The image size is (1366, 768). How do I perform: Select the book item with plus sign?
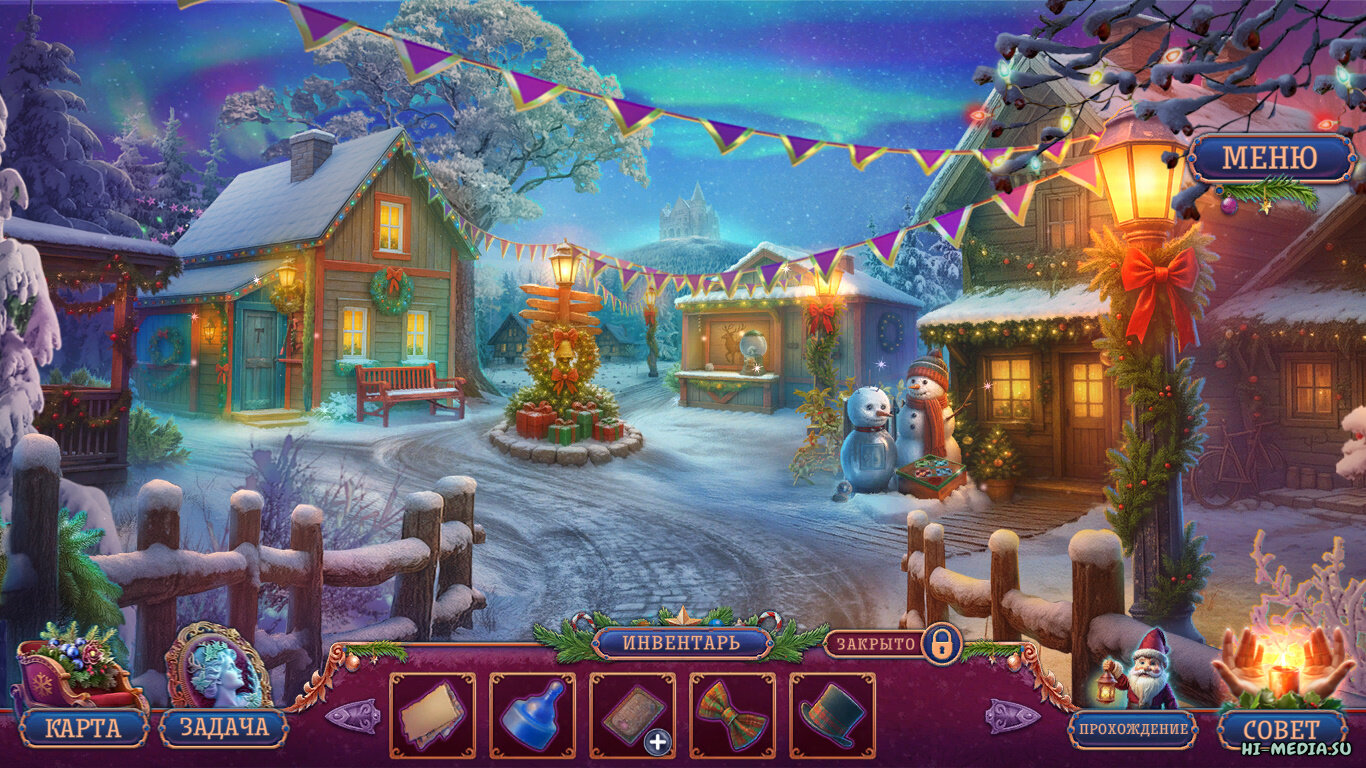tap(632, 715)
